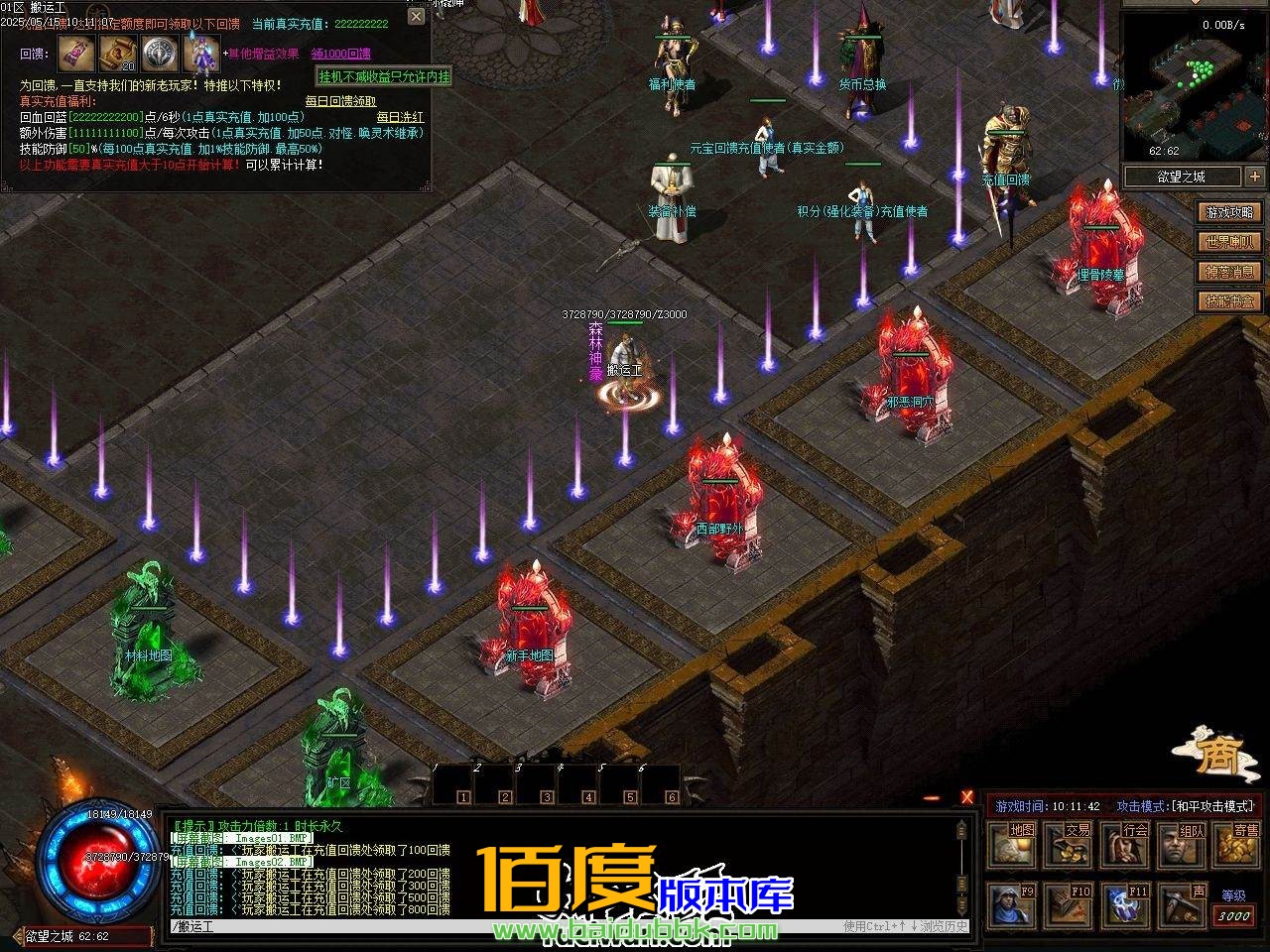Claim the 领1000回馈 reward link
The width and height of the screenshot is (1270, 952).
(x=342, y=54)
